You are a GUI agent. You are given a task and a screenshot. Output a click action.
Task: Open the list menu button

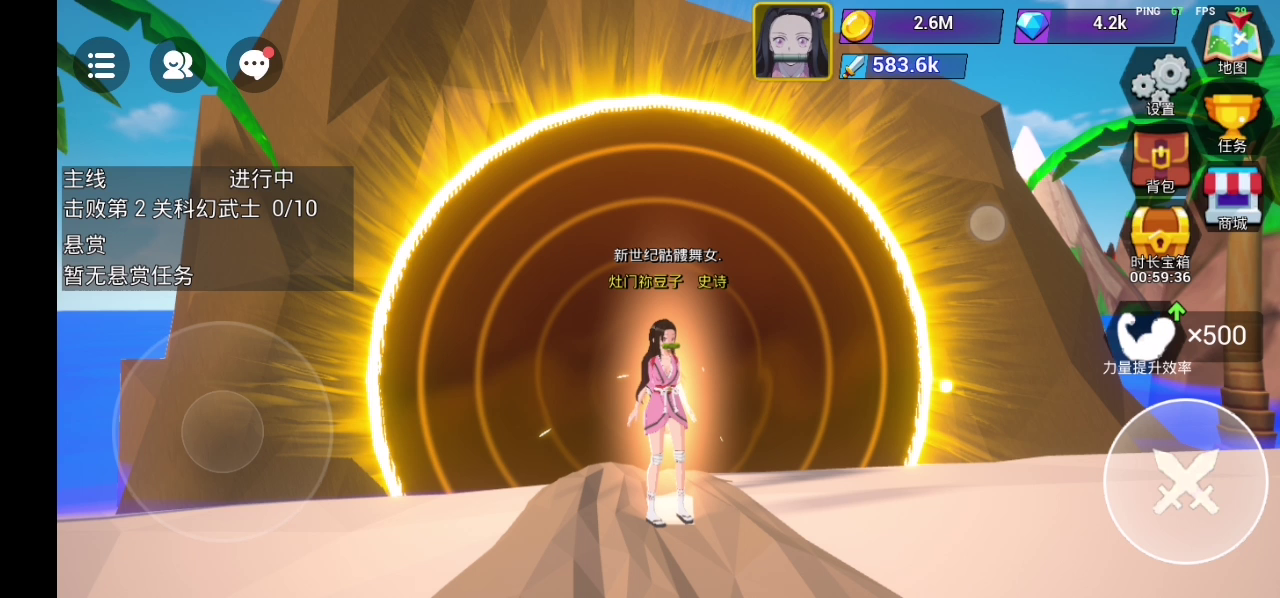[x=101, y=65]
